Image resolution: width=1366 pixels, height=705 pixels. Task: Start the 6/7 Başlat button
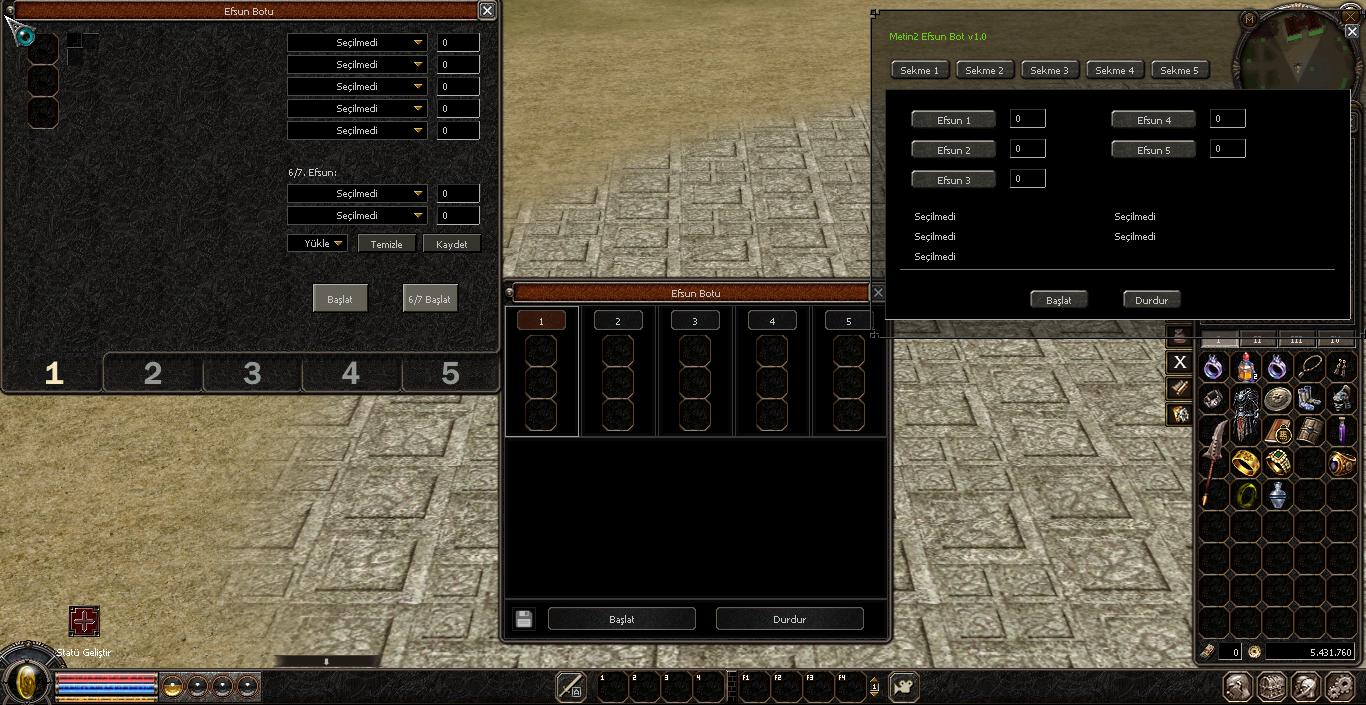coord(429,299)
